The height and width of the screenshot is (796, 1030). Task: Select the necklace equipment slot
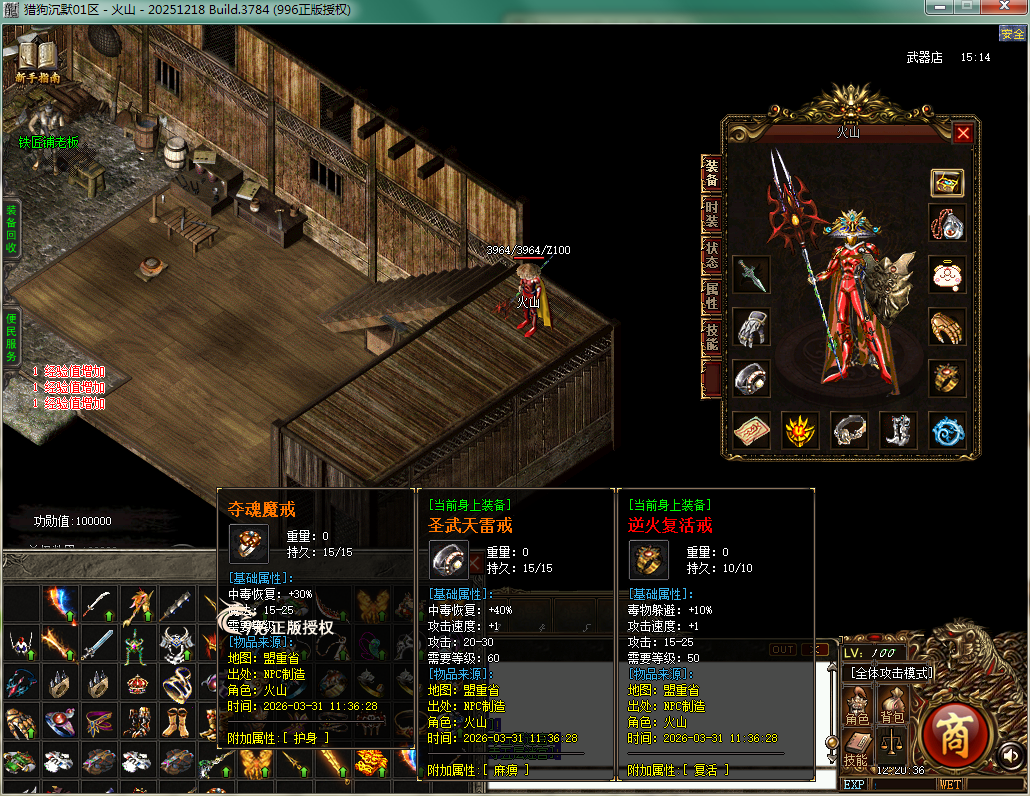[947, 222]
